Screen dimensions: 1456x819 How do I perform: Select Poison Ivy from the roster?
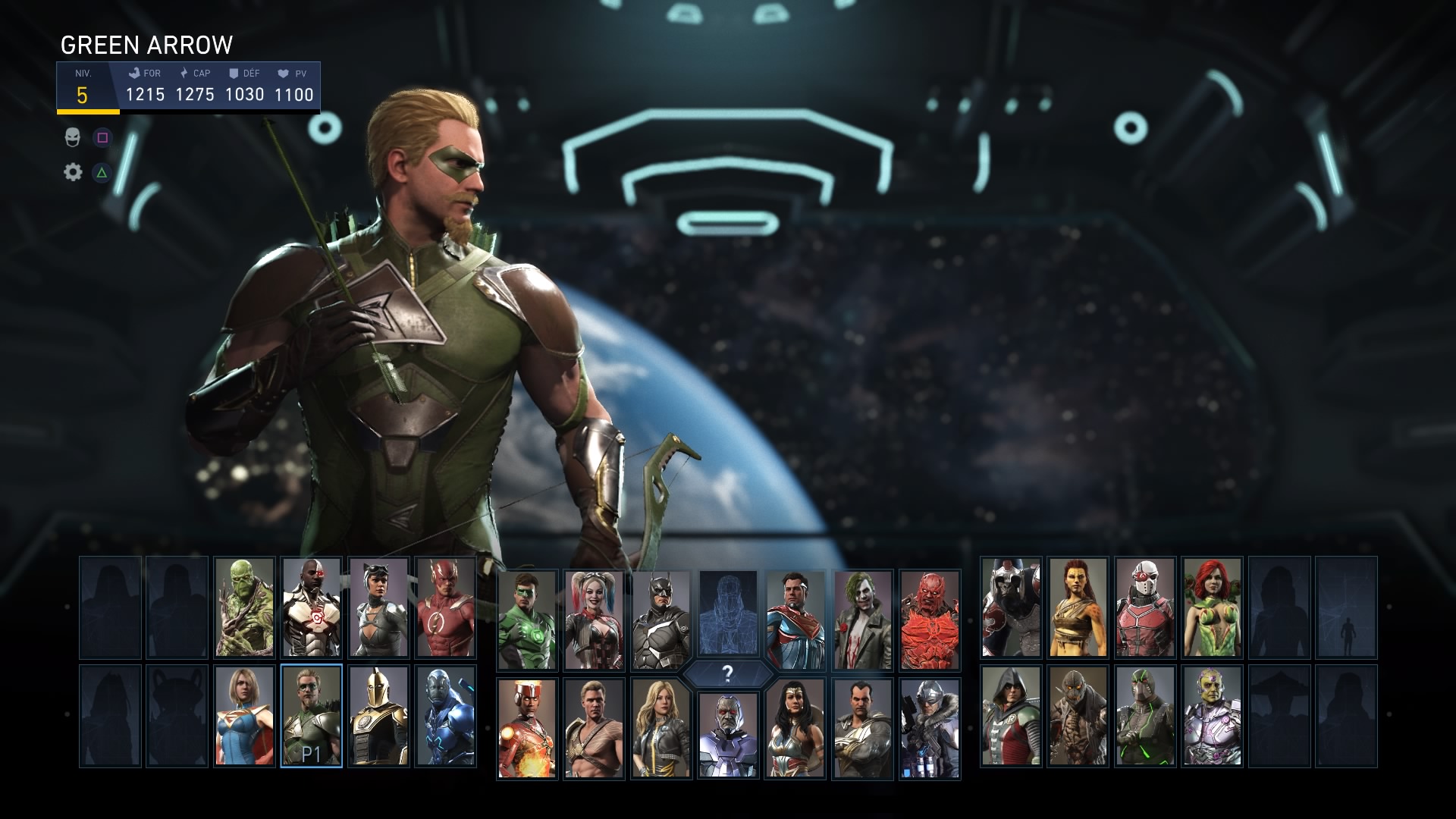tap(1212, 607)
